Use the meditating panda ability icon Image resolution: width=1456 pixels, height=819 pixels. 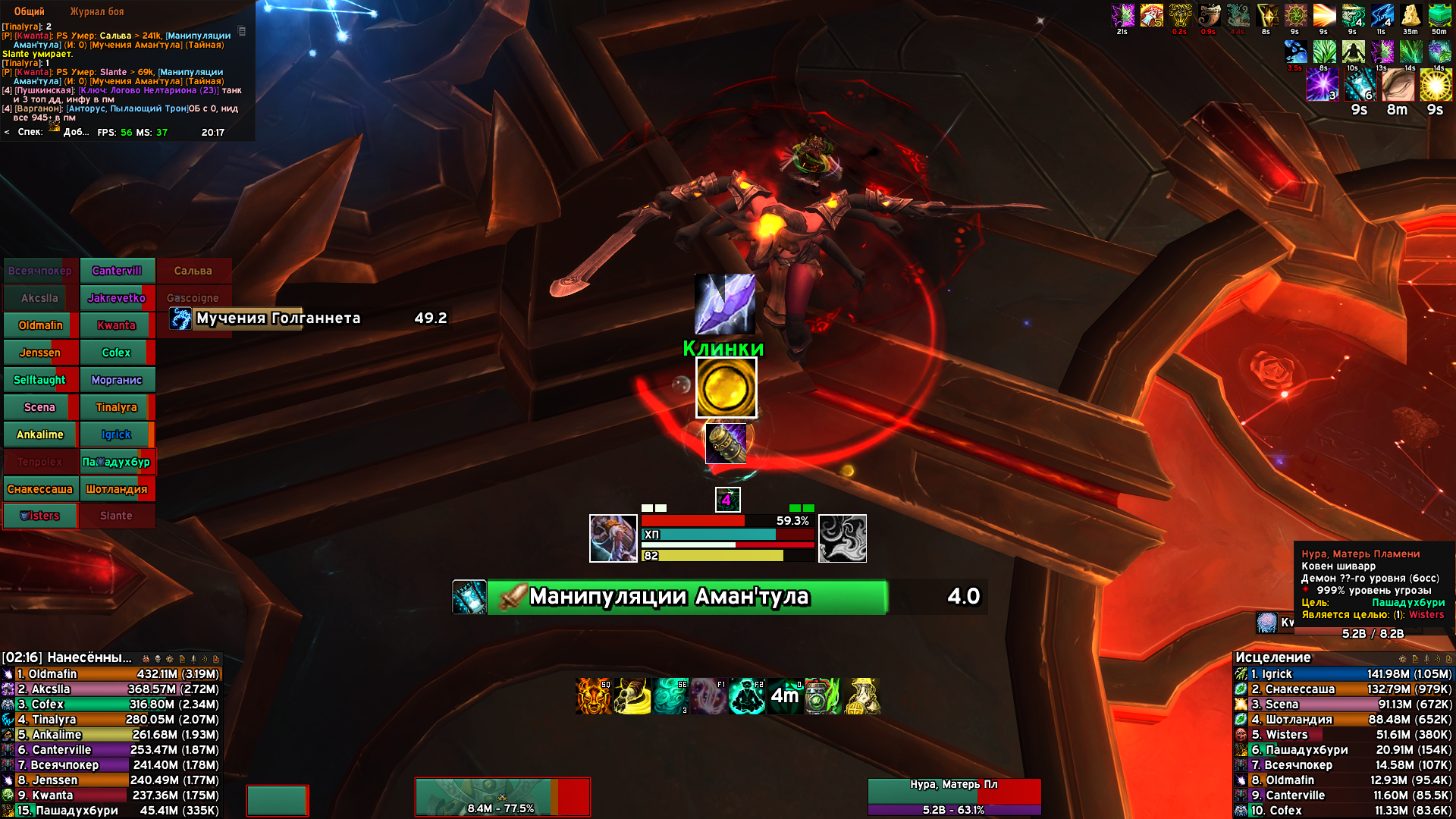pos(747,696)
